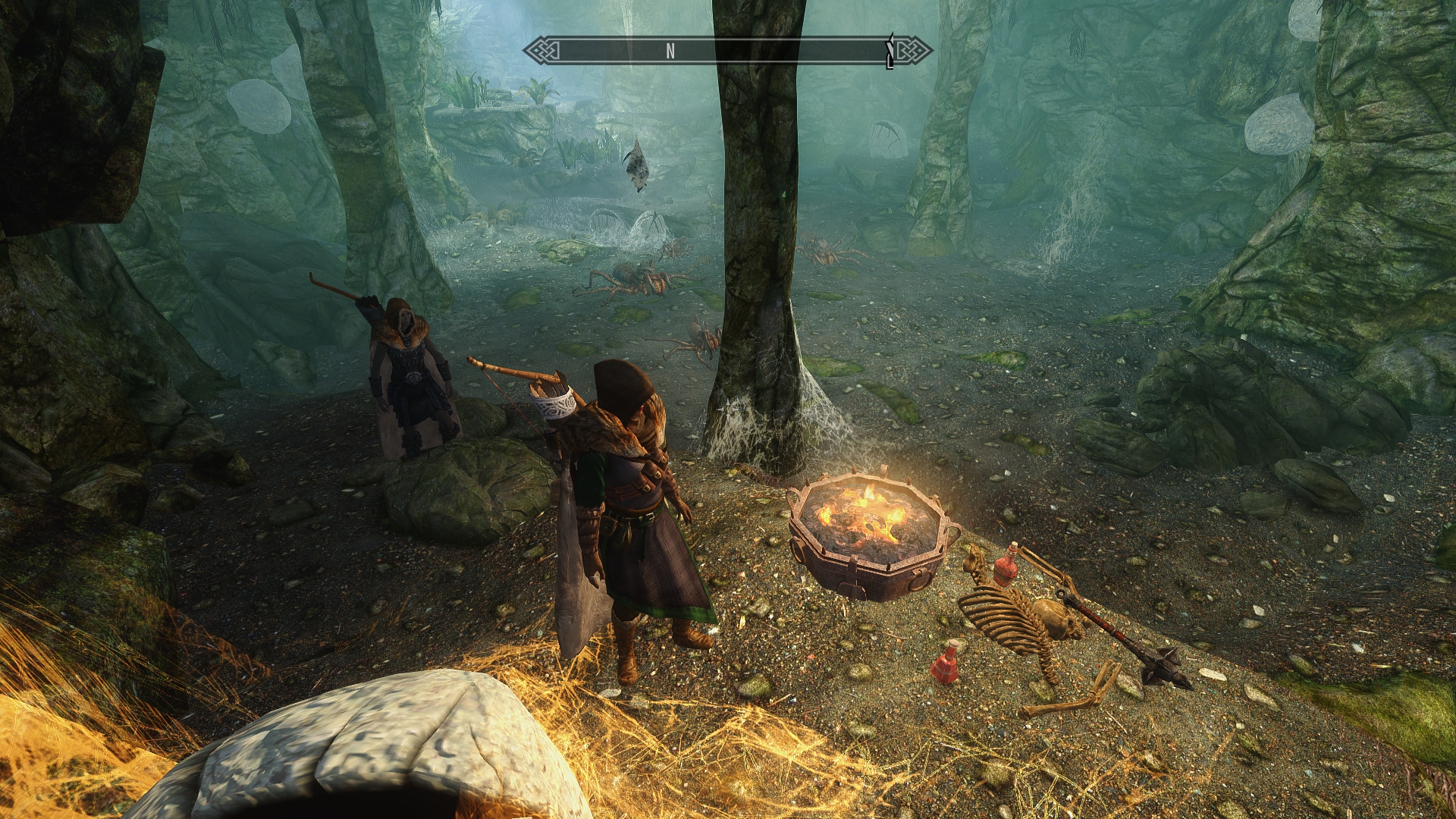Viewport: 1456px width, 819px height.
Task: Select the location marker on the compass edge
Action: coord(891,51)
